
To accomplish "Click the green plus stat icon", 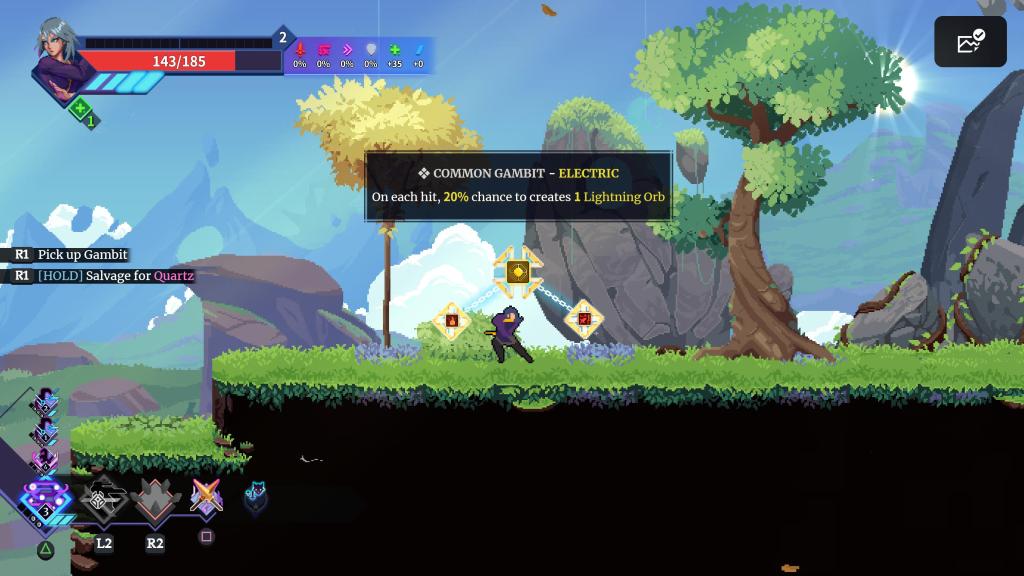I will tap(394, 50).
